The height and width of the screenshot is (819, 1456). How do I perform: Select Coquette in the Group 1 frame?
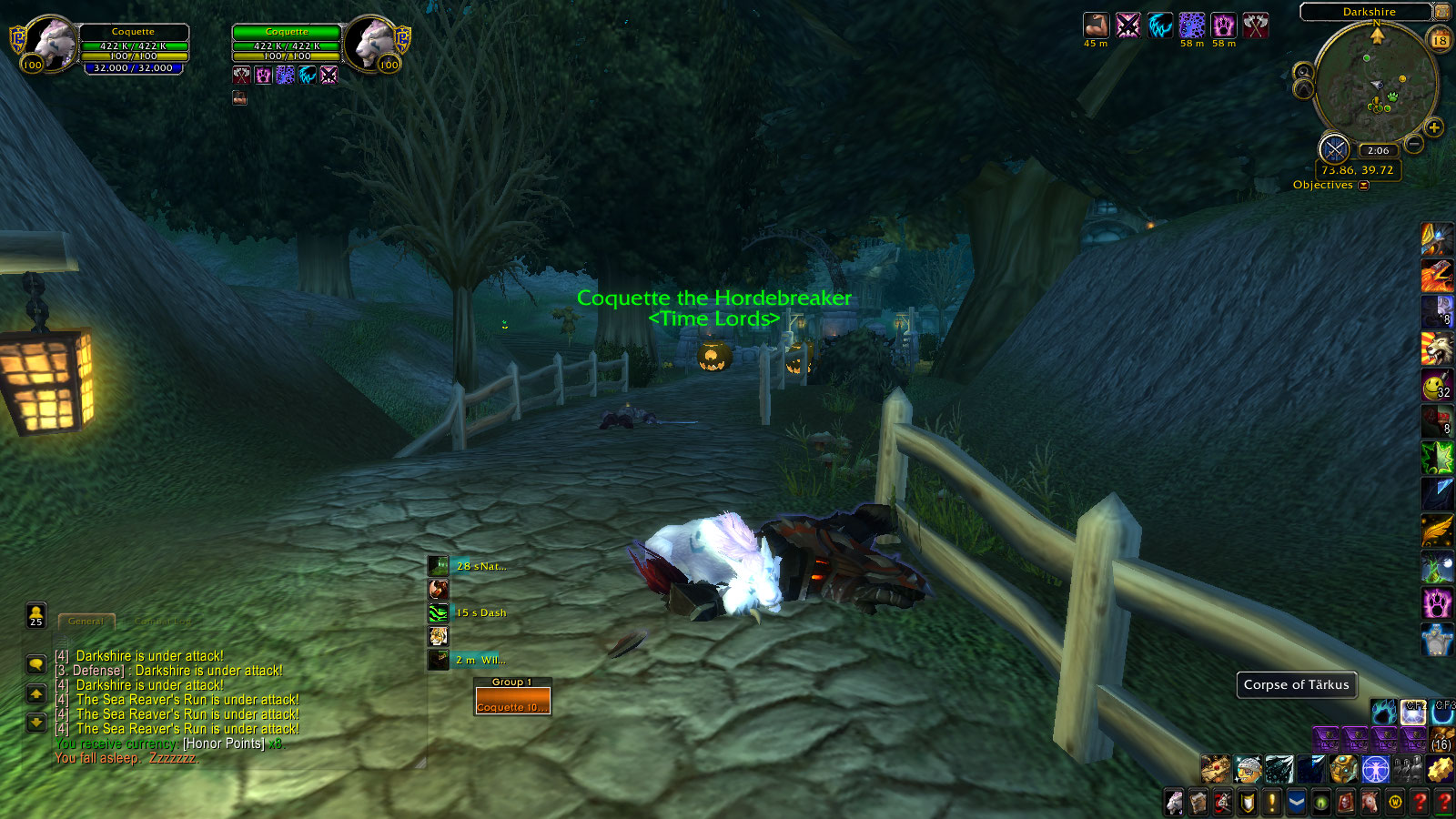click(512, 702)
